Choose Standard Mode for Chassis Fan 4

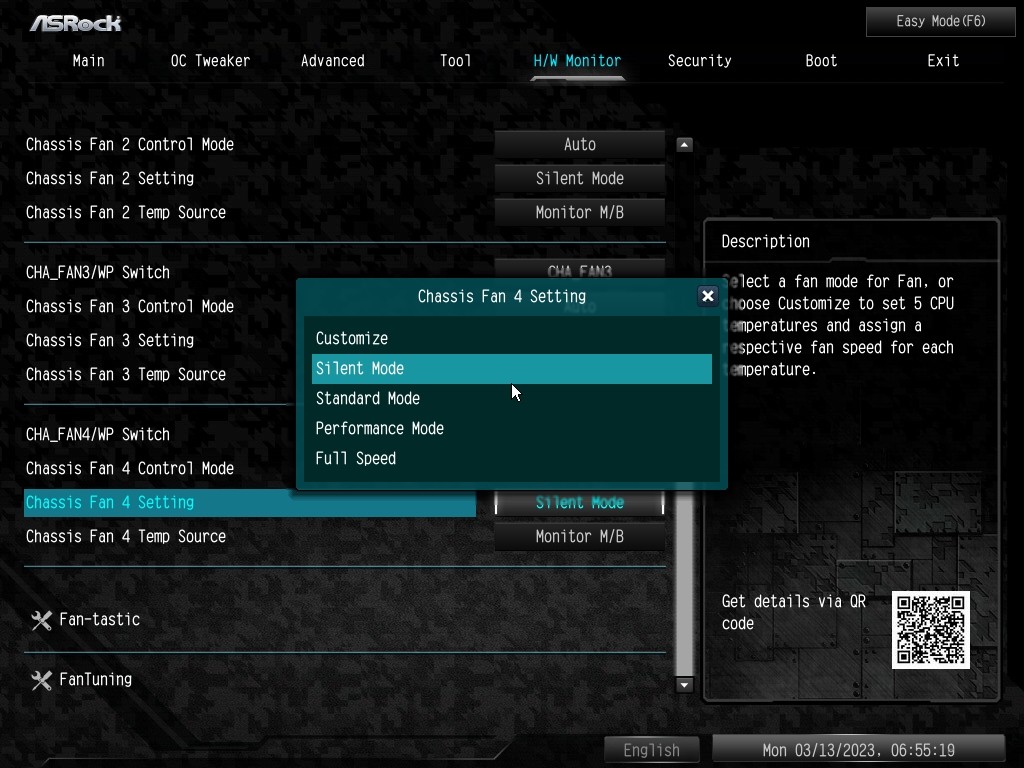(367, 399)
